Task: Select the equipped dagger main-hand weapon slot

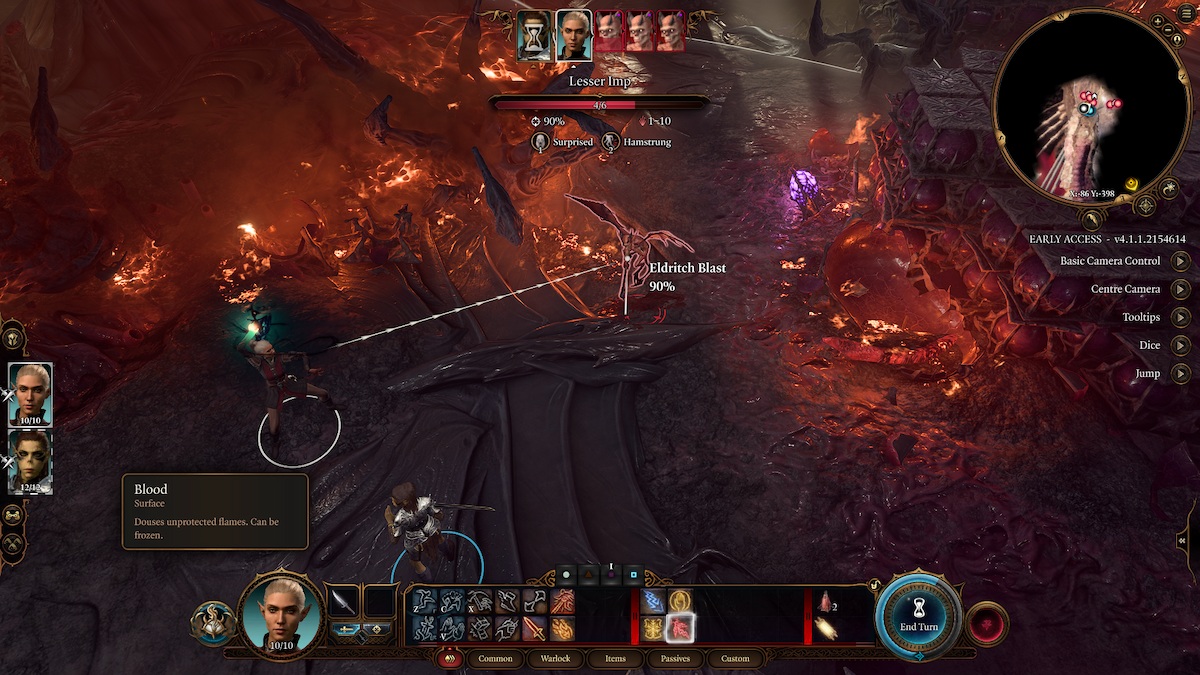Action: click(344, 601)
